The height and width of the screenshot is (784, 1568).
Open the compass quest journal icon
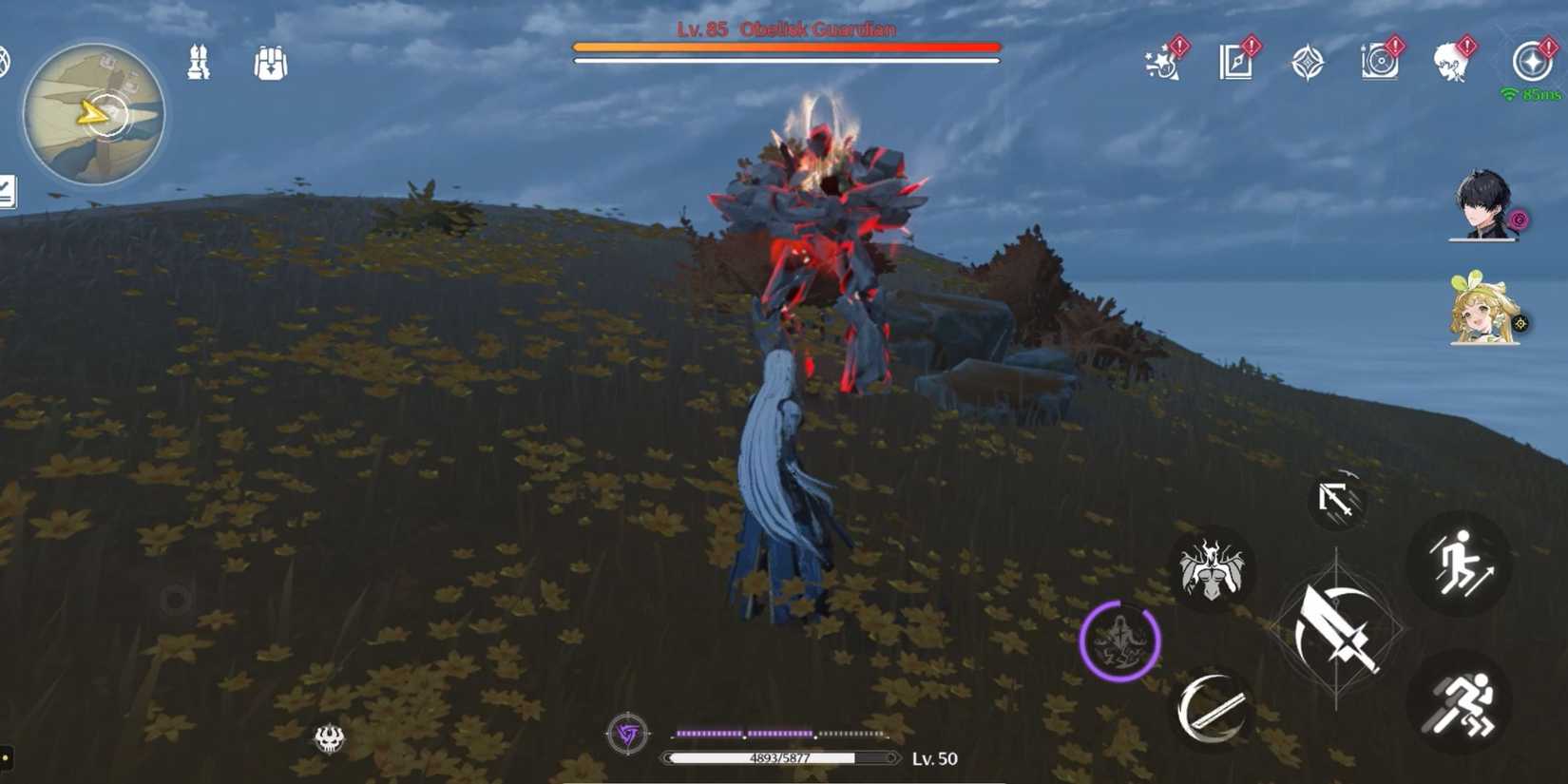point(1236,62)
